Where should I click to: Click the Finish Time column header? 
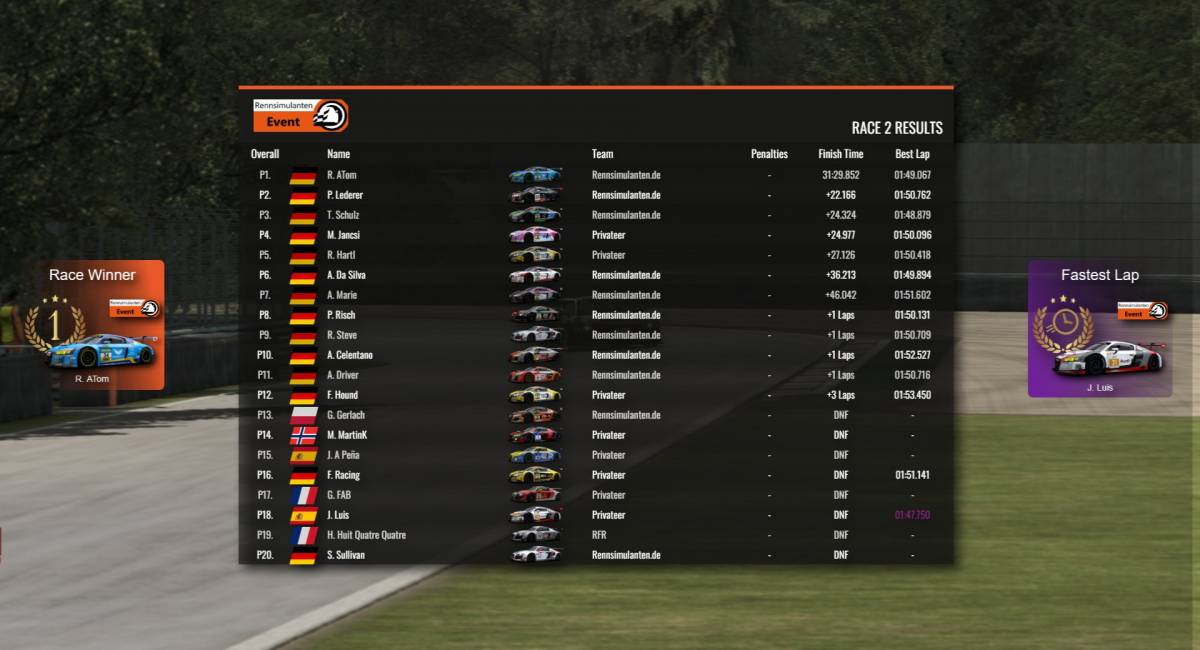[x=840, y=154]
